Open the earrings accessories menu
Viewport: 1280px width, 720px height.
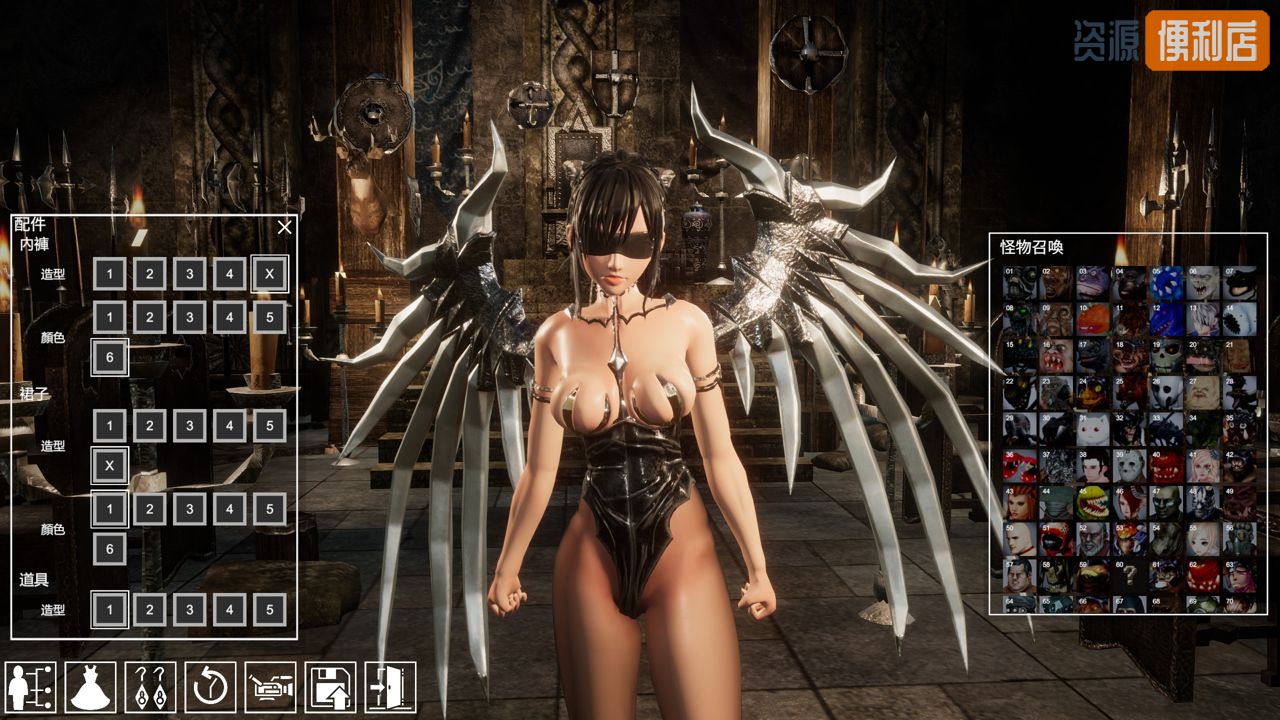[150, 687]
